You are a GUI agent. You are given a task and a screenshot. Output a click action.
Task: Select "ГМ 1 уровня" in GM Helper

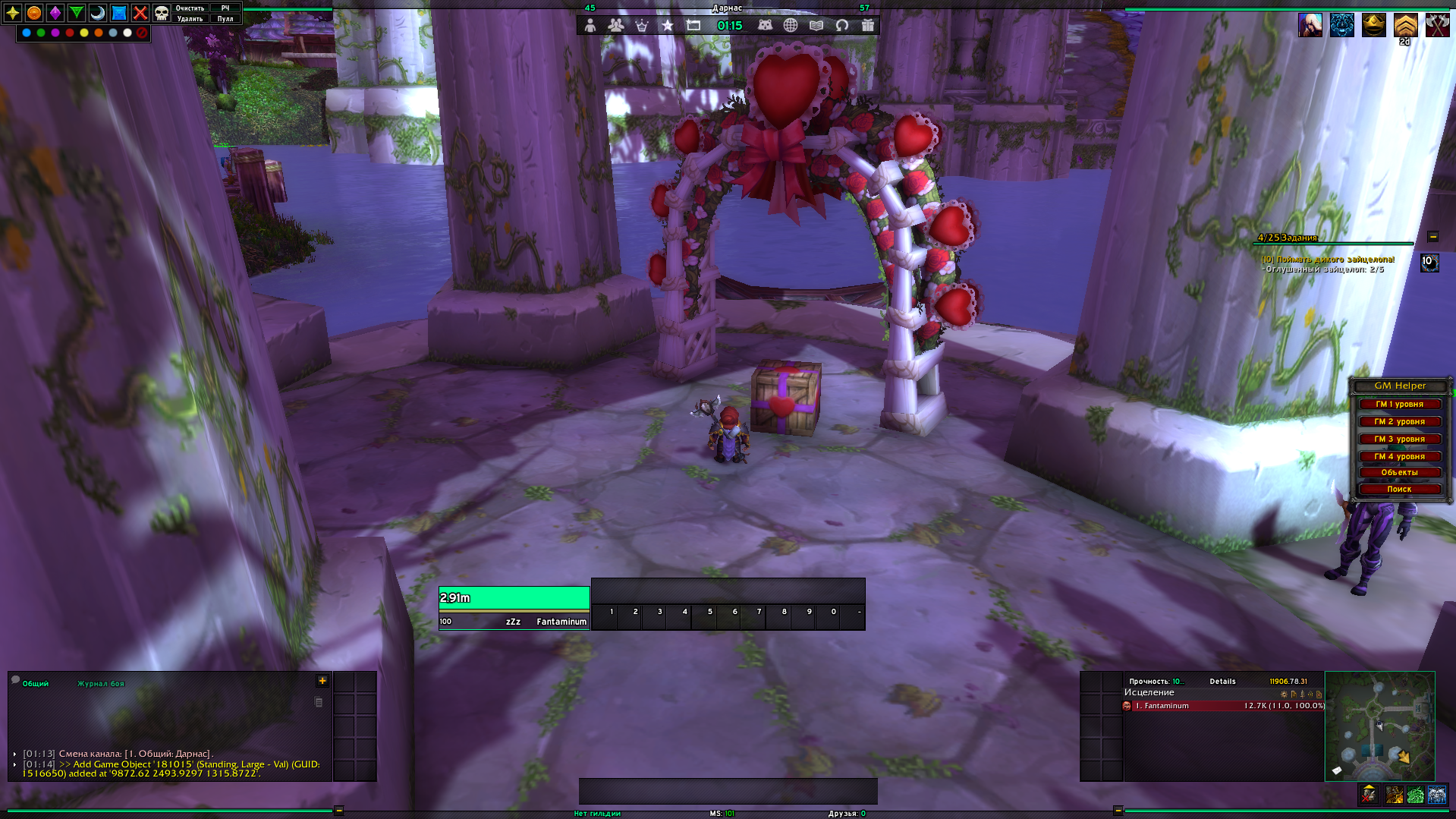coord(1399,405)
